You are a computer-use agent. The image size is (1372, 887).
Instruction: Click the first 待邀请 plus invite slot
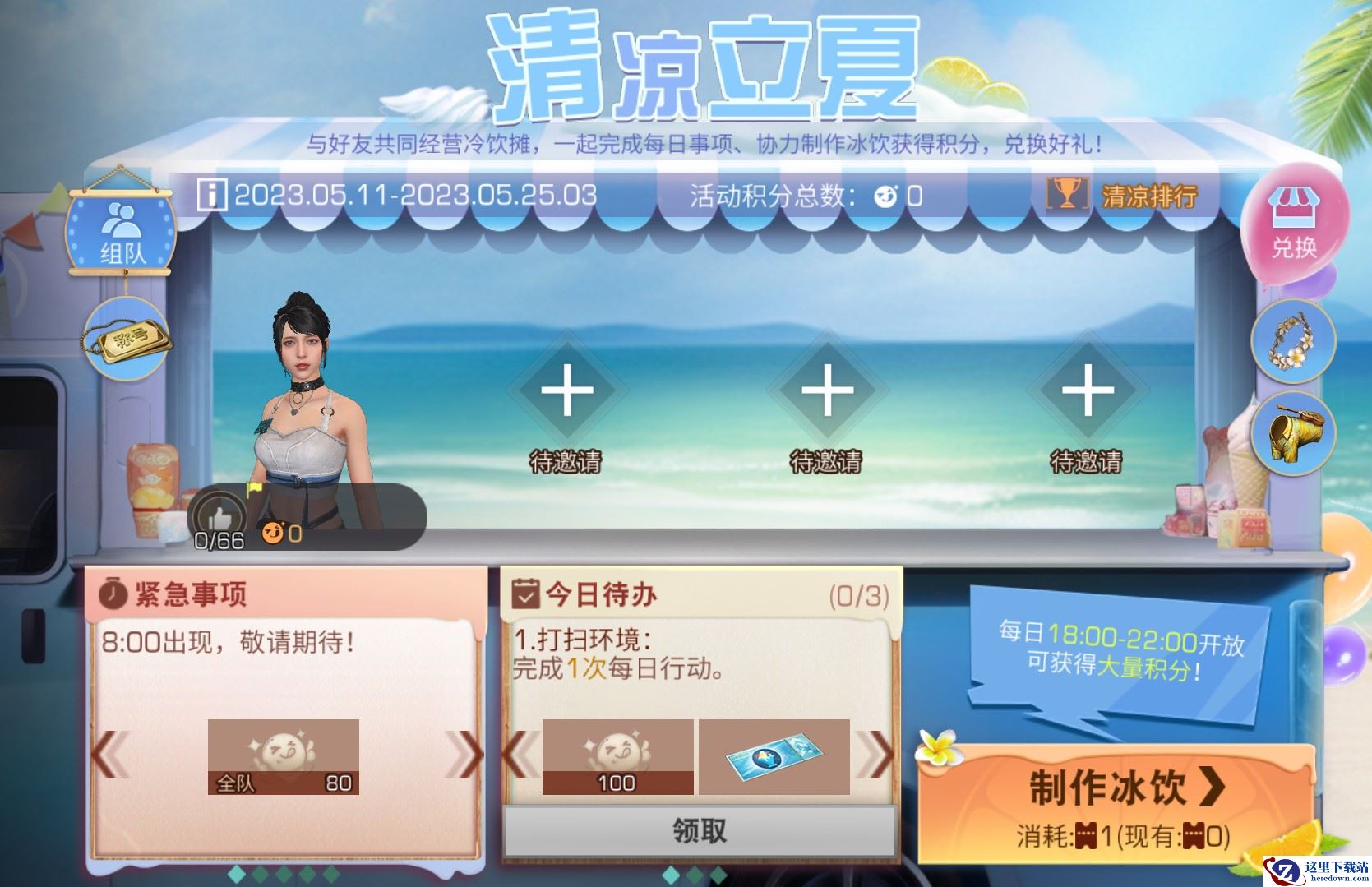click(x=566, y=395)
